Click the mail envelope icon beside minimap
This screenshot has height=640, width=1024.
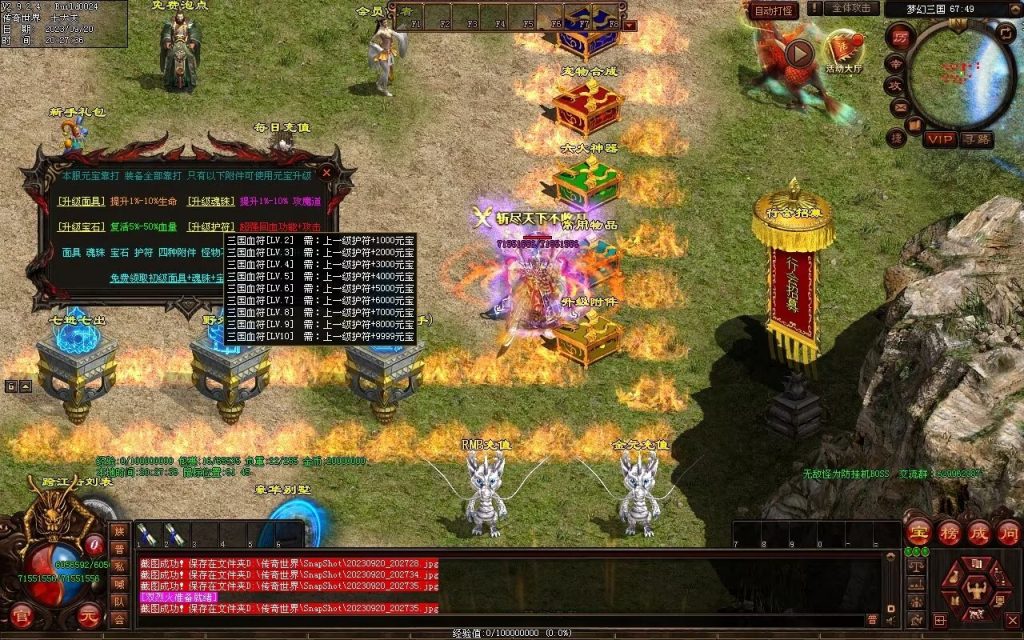coord(899,108)
